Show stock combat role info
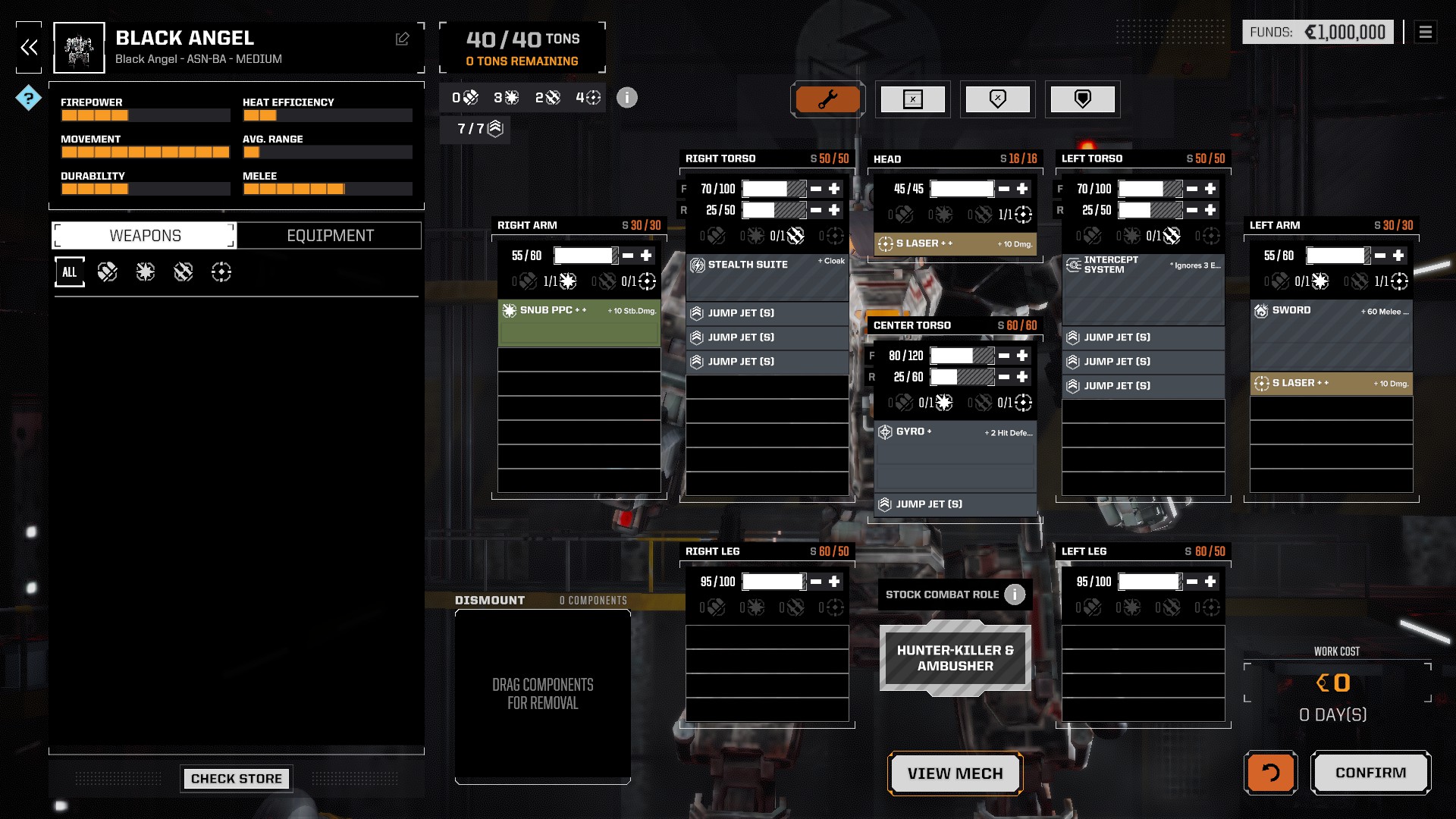 pyautogui.click(x=1015, y=595)
